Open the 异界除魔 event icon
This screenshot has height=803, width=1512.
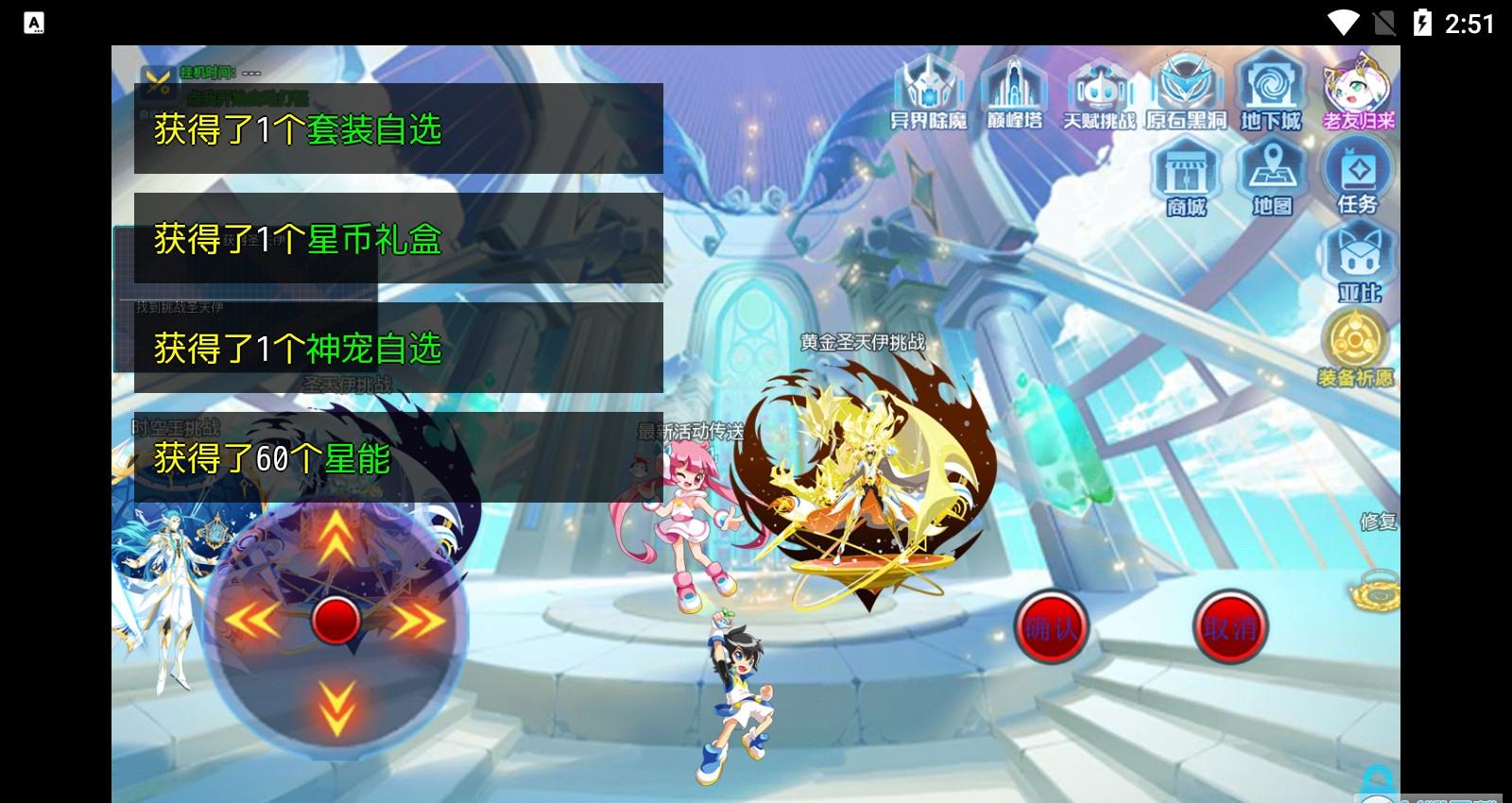click(x=928, y=93)
